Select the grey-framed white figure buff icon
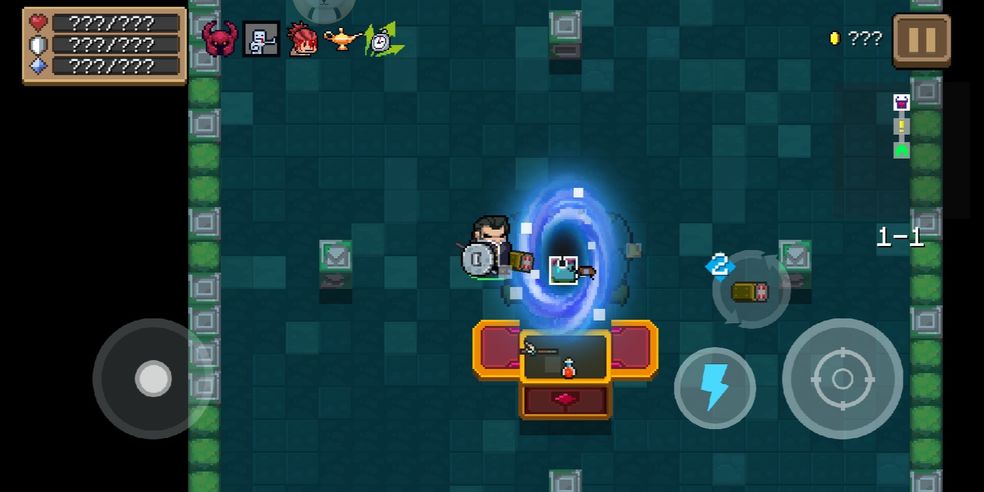984x492 pixels. pos(261,39)
